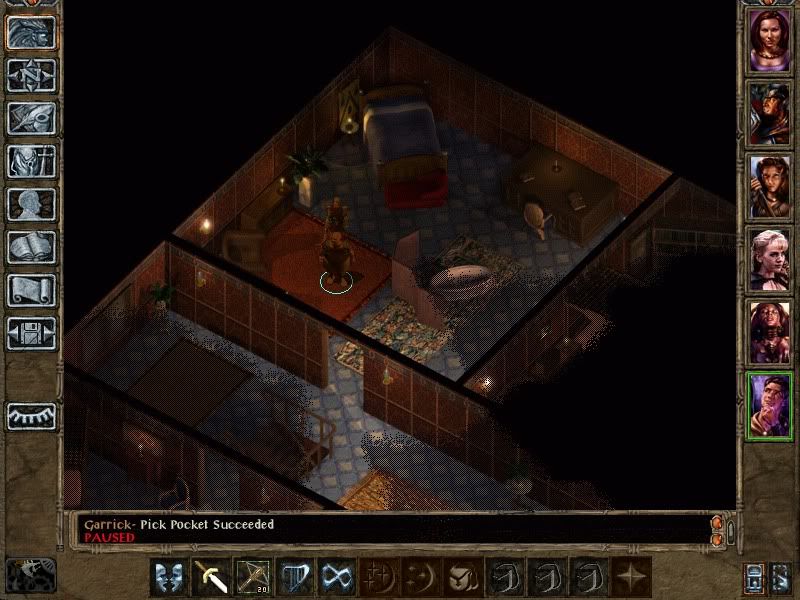The height and width of the screenshot is (600, 800).
Task: Open the character record silhouette button
Action: [x=32, y=204]
